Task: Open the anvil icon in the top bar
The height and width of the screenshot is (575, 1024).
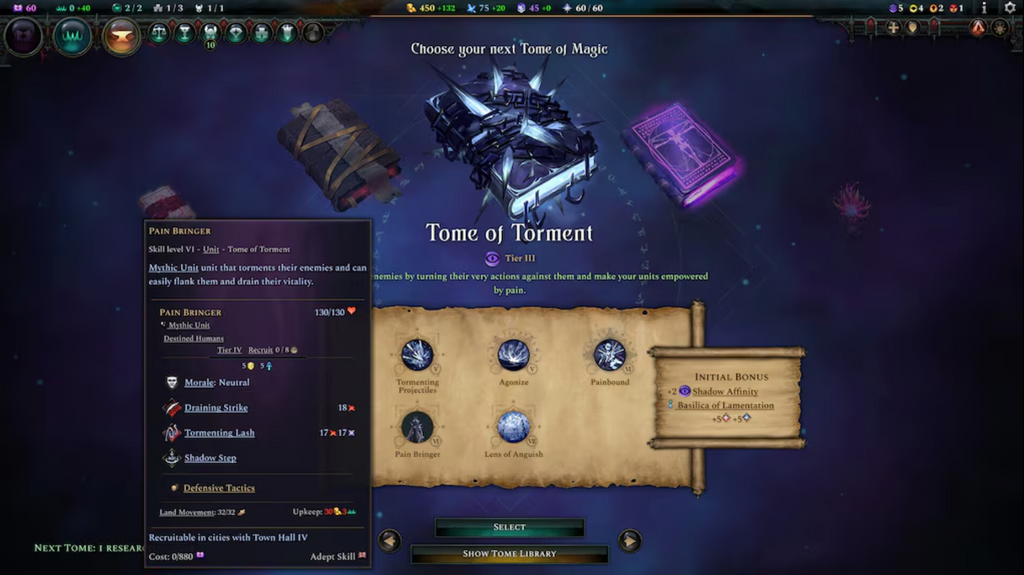Action: click(122, 37)
